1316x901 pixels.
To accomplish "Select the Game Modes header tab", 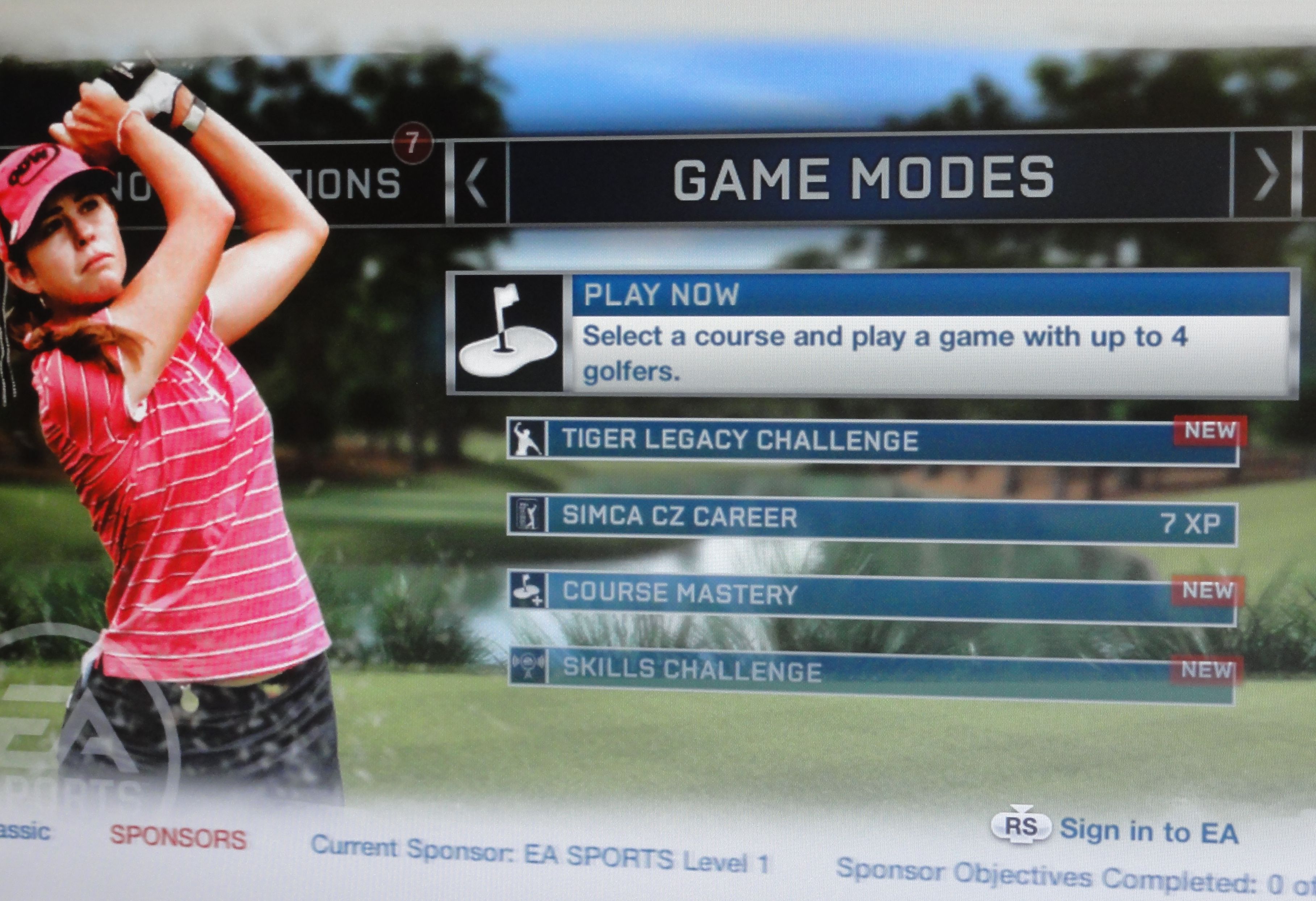I will pos(864,178).
